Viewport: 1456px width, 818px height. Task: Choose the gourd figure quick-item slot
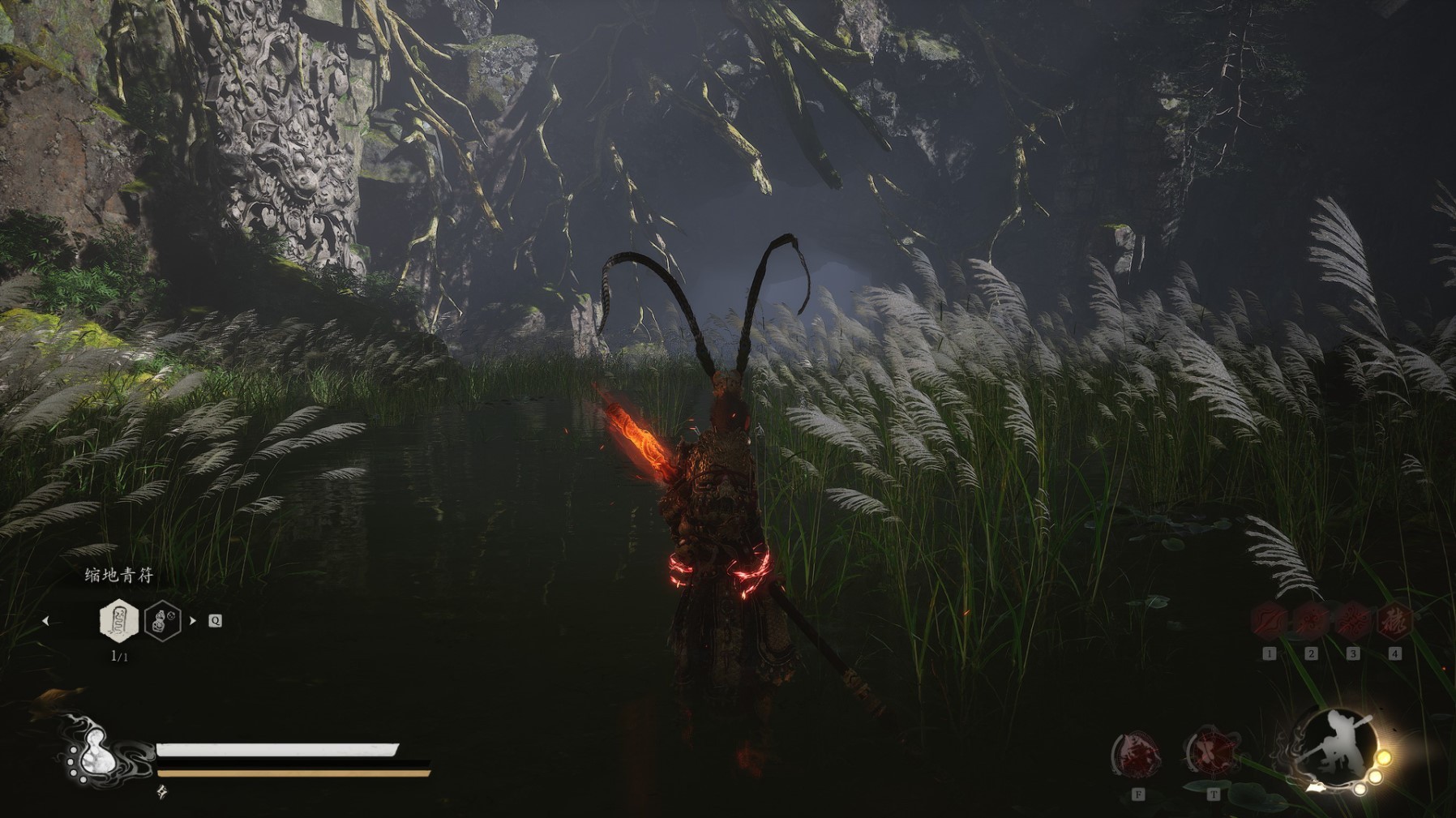(162, 621)
